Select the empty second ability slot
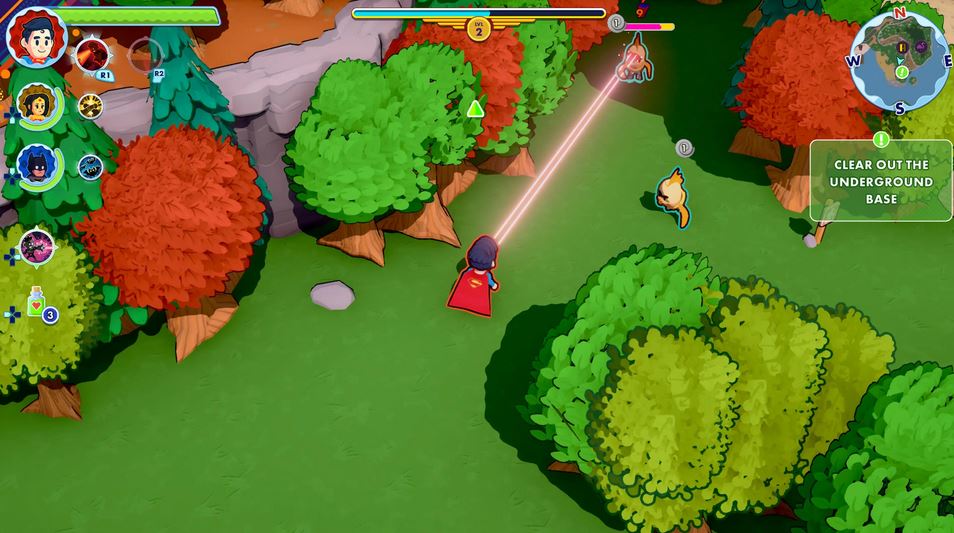 [x=145, y=54]
